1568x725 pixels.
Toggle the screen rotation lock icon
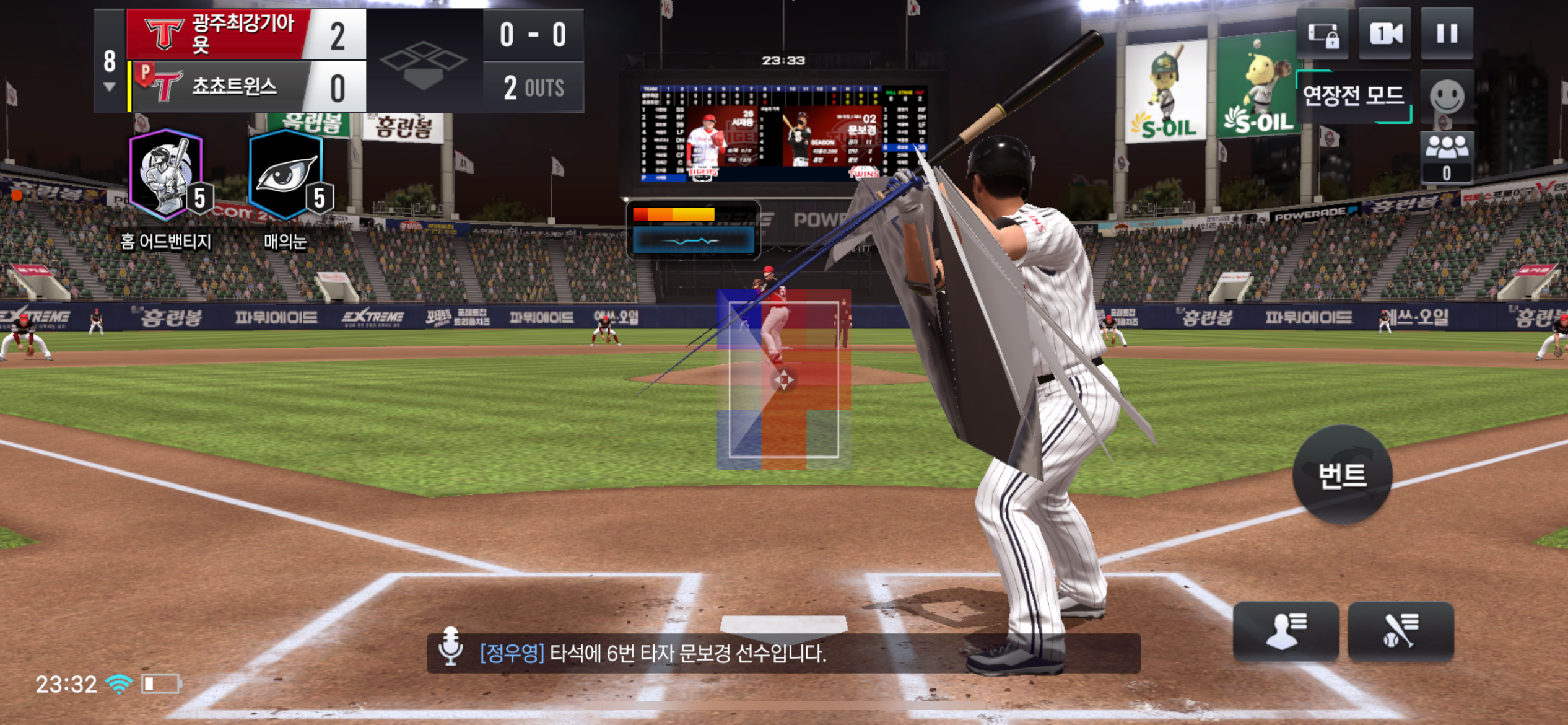1322,35
